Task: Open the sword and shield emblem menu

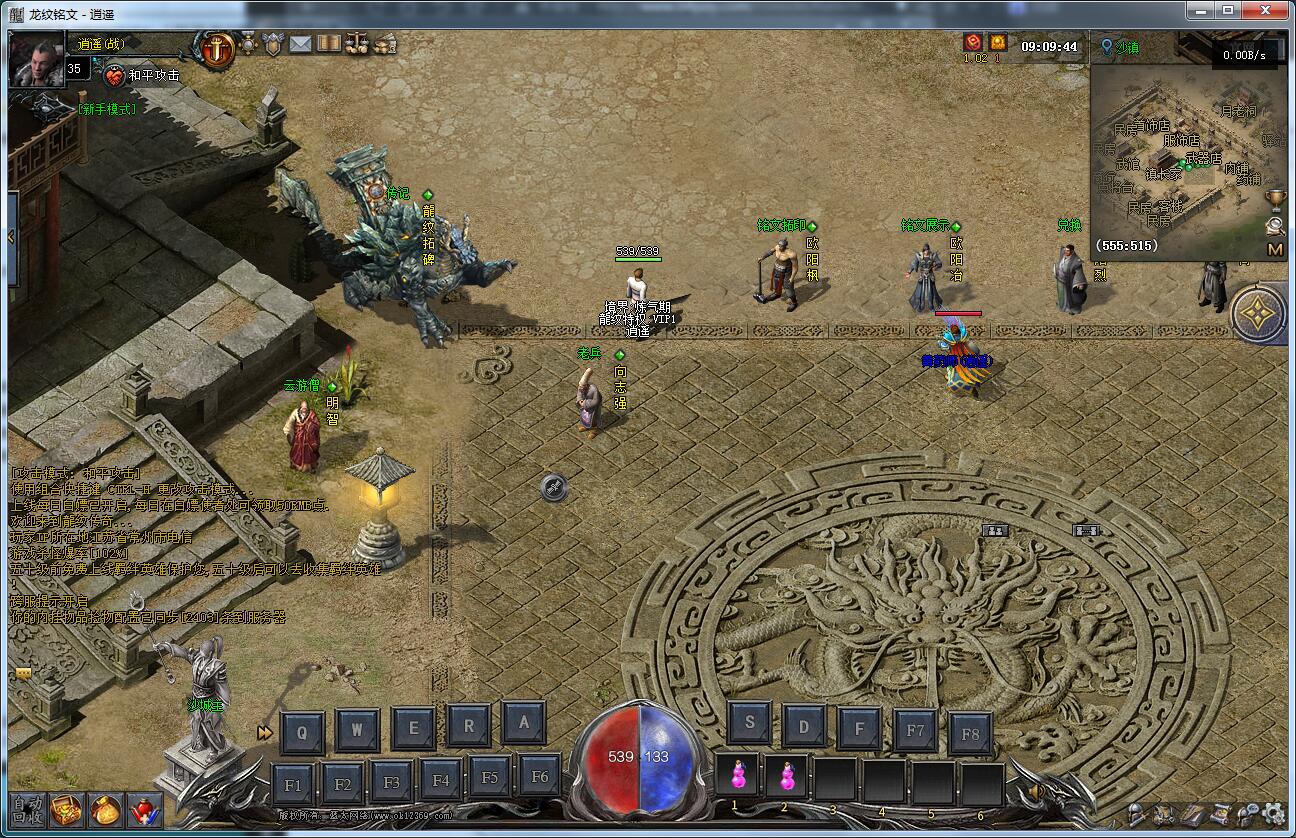Action: click(216, 48)
